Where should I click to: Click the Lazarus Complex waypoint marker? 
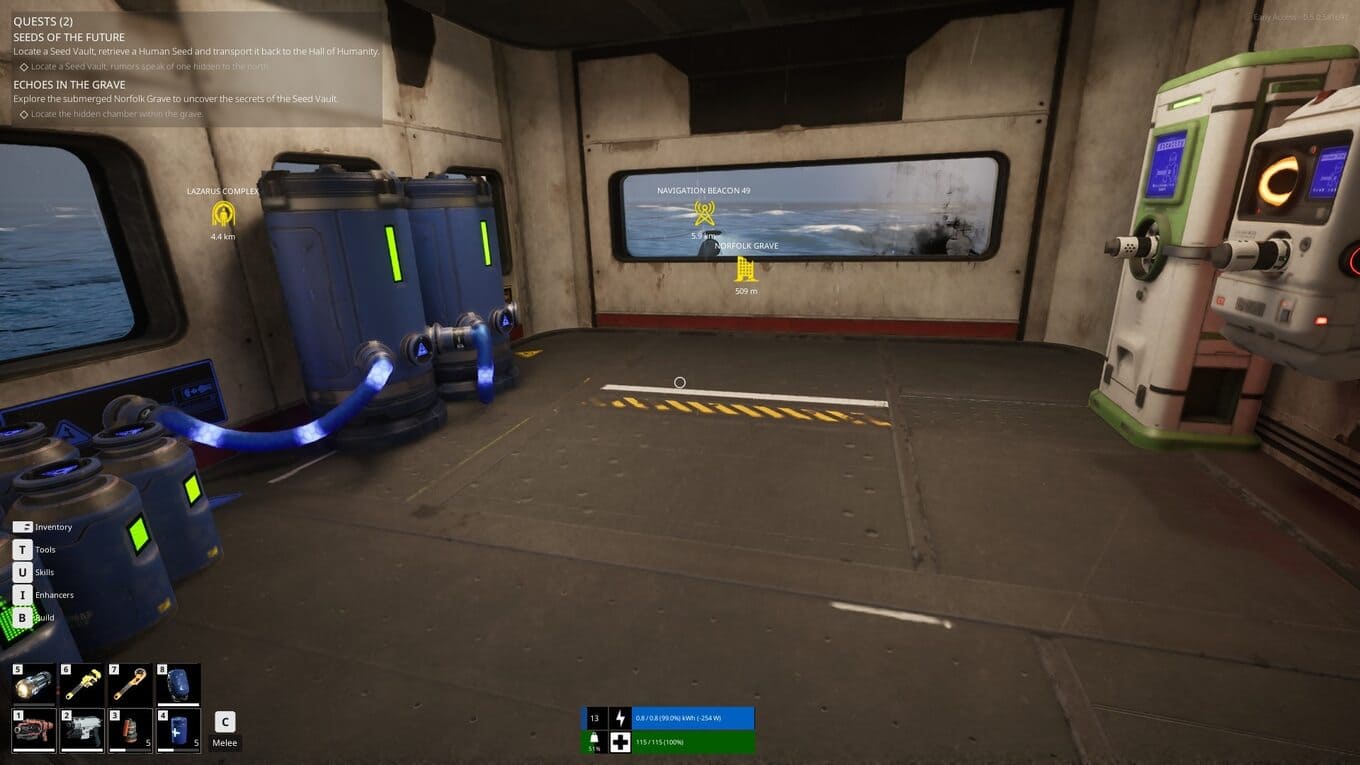click(x=222, y=214)
